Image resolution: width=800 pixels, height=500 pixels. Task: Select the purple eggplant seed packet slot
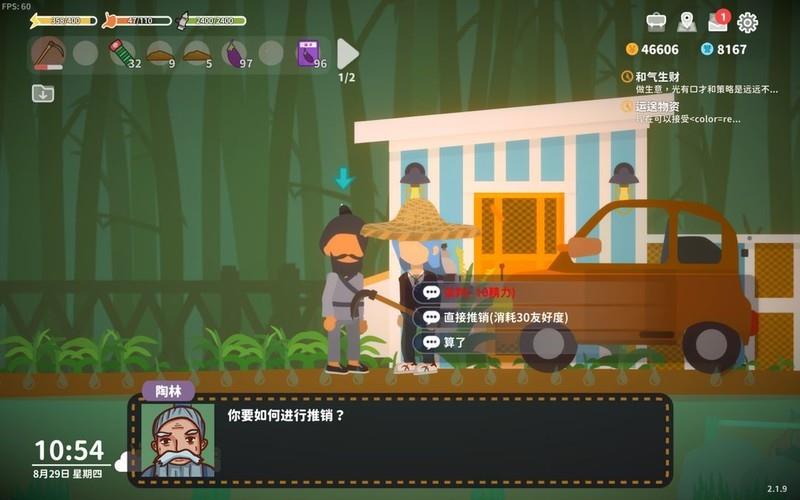pyautogui.click(x=309, y=53)
